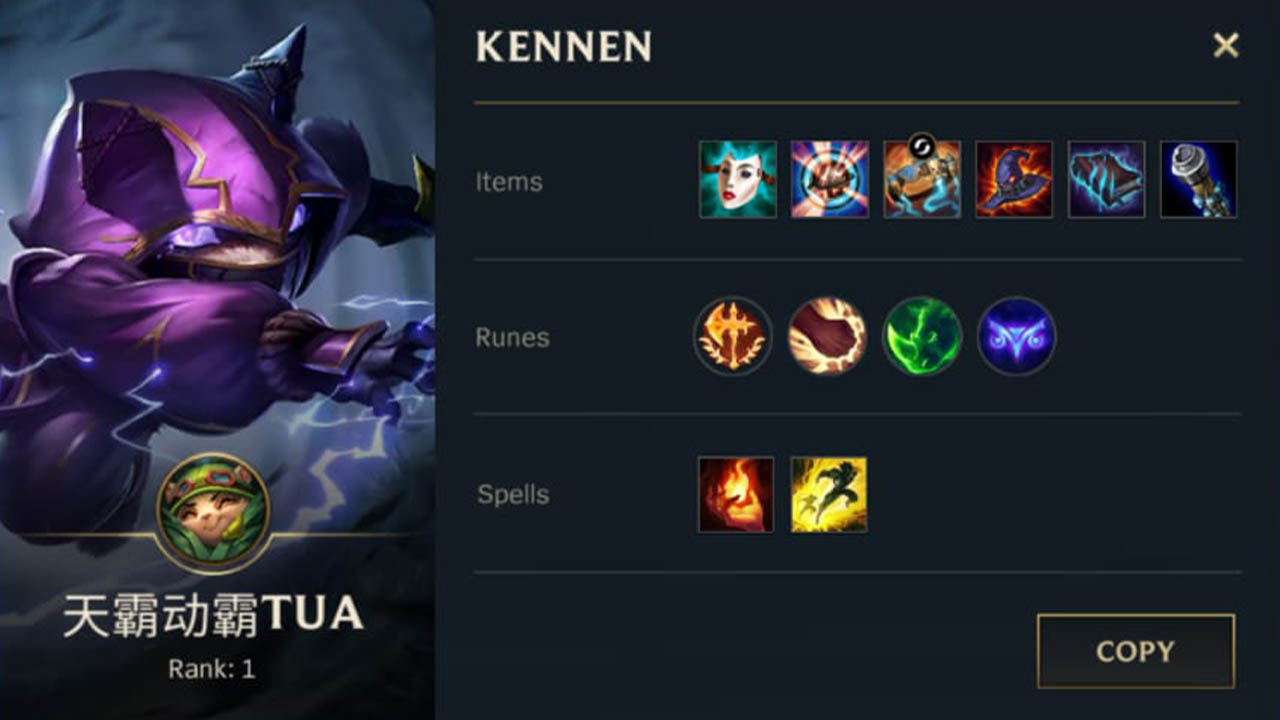Open the active item with cooldown swirl overlay
Viewport: 1280px width, 720px height.
921,182
